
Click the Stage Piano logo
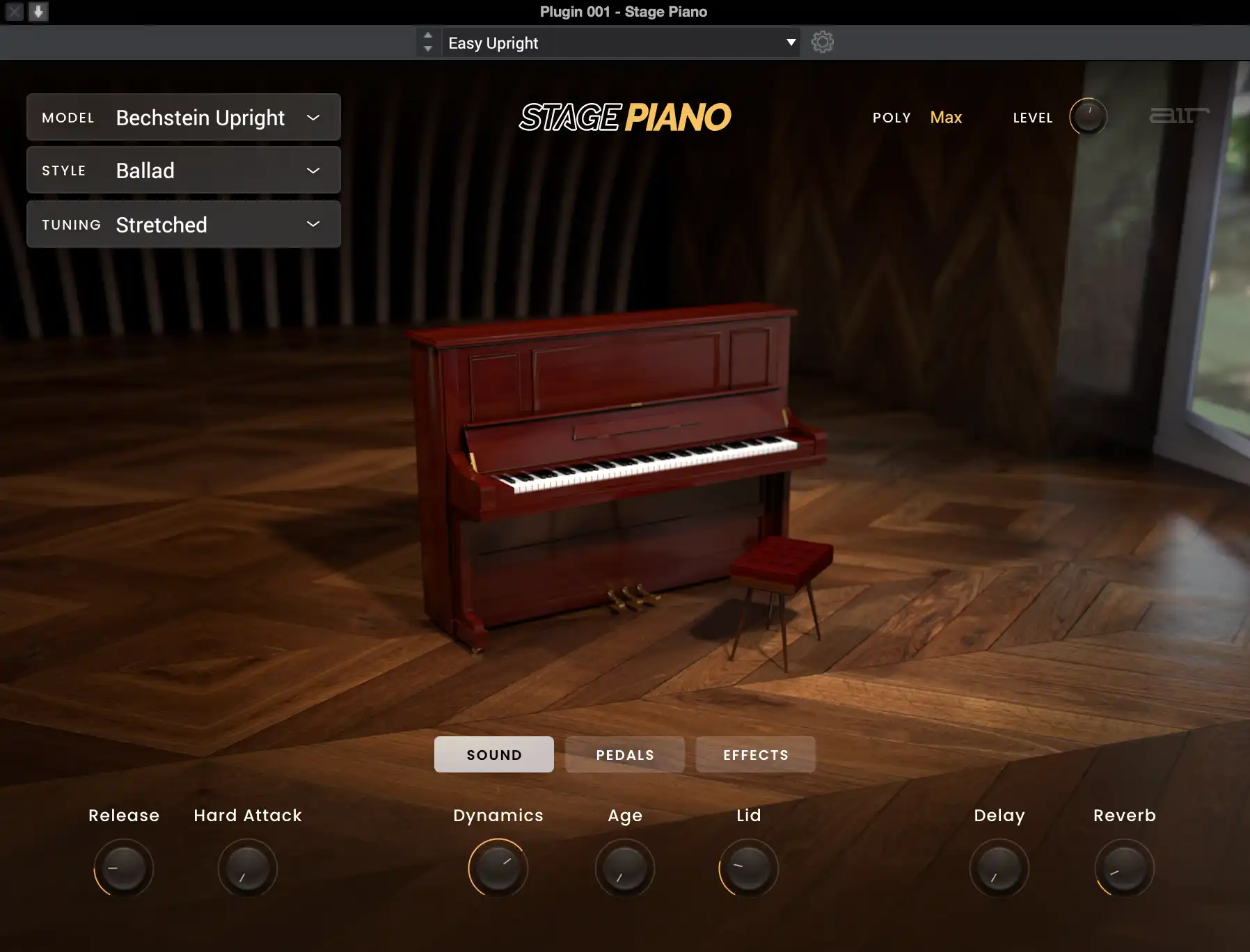pyautogui.click(x=624, y=116)
